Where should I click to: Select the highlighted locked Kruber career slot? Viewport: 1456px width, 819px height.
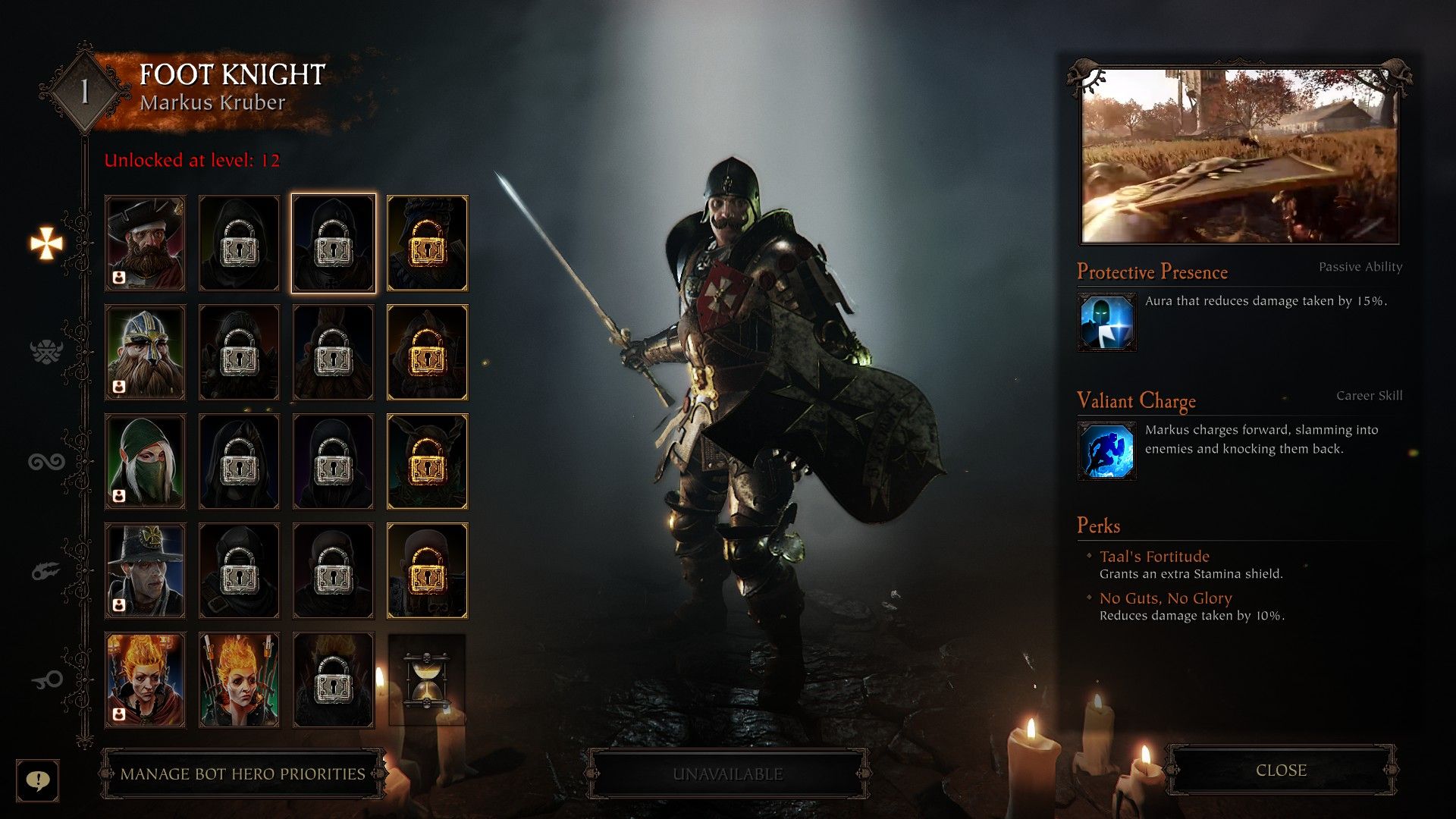tap(333, 243)
